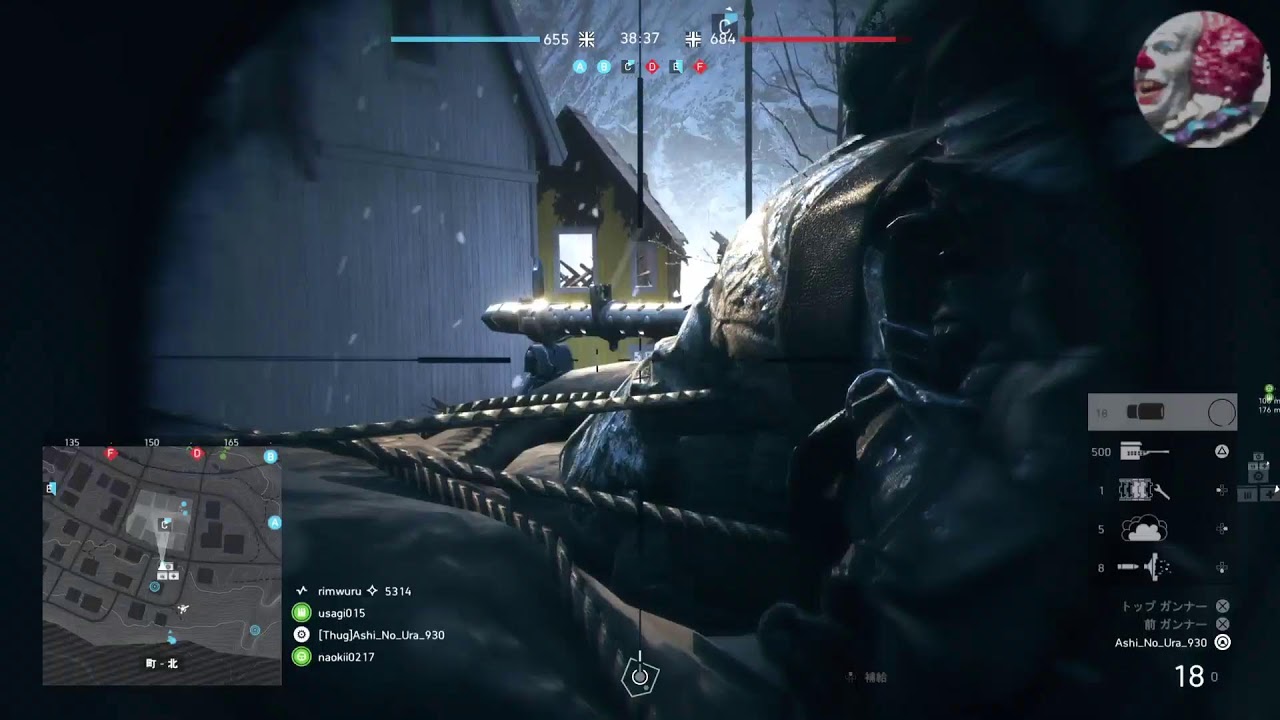The image size is (1280, 720).
Task: Click the red F objective on minimap
Action: [x=111, y=454]
